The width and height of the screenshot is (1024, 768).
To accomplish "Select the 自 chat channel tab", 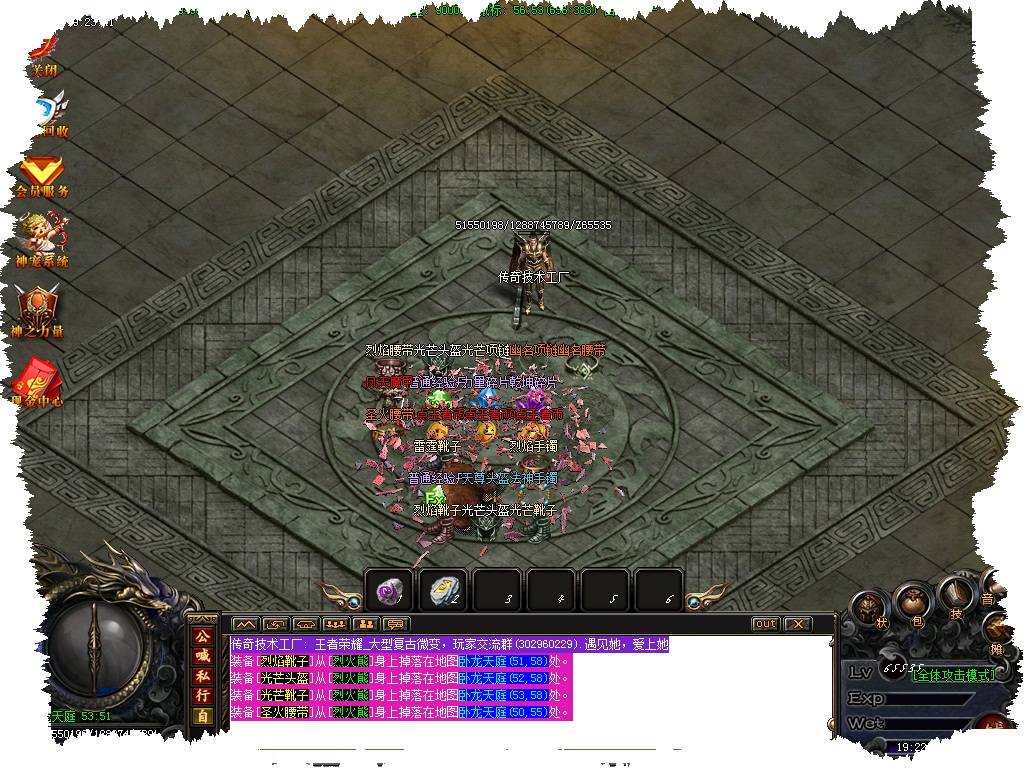I will tap(202, 715).
